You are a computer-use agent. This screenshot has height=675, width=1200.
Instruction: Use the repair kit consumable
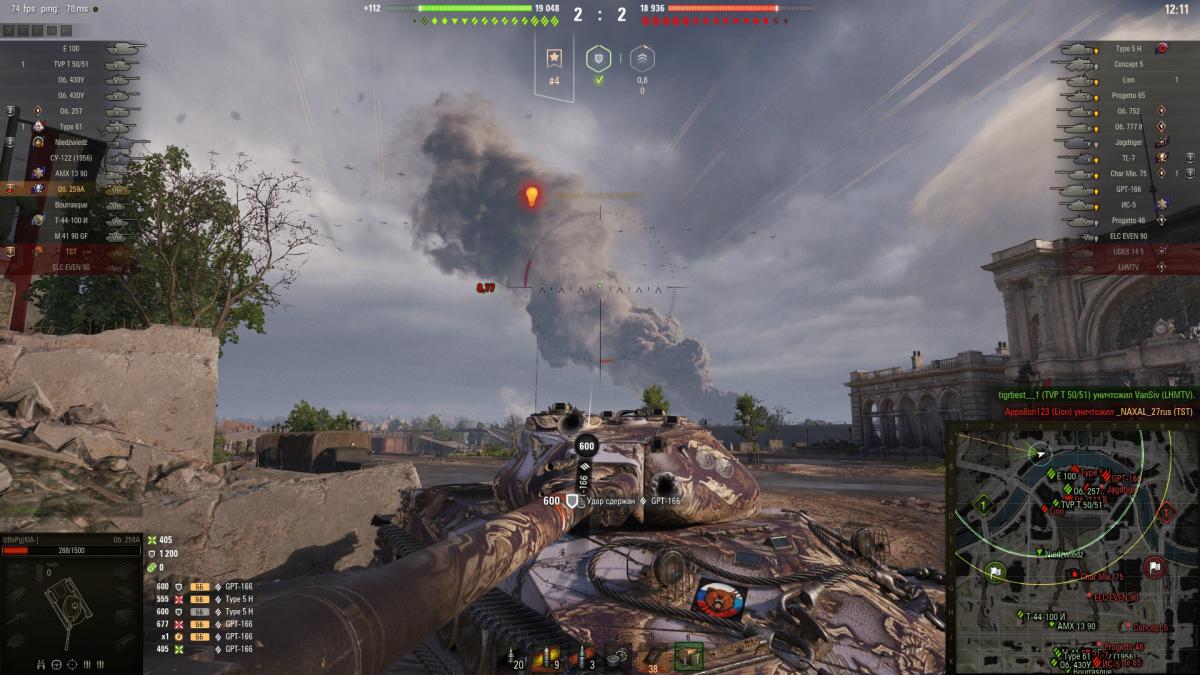click(620, 657)
